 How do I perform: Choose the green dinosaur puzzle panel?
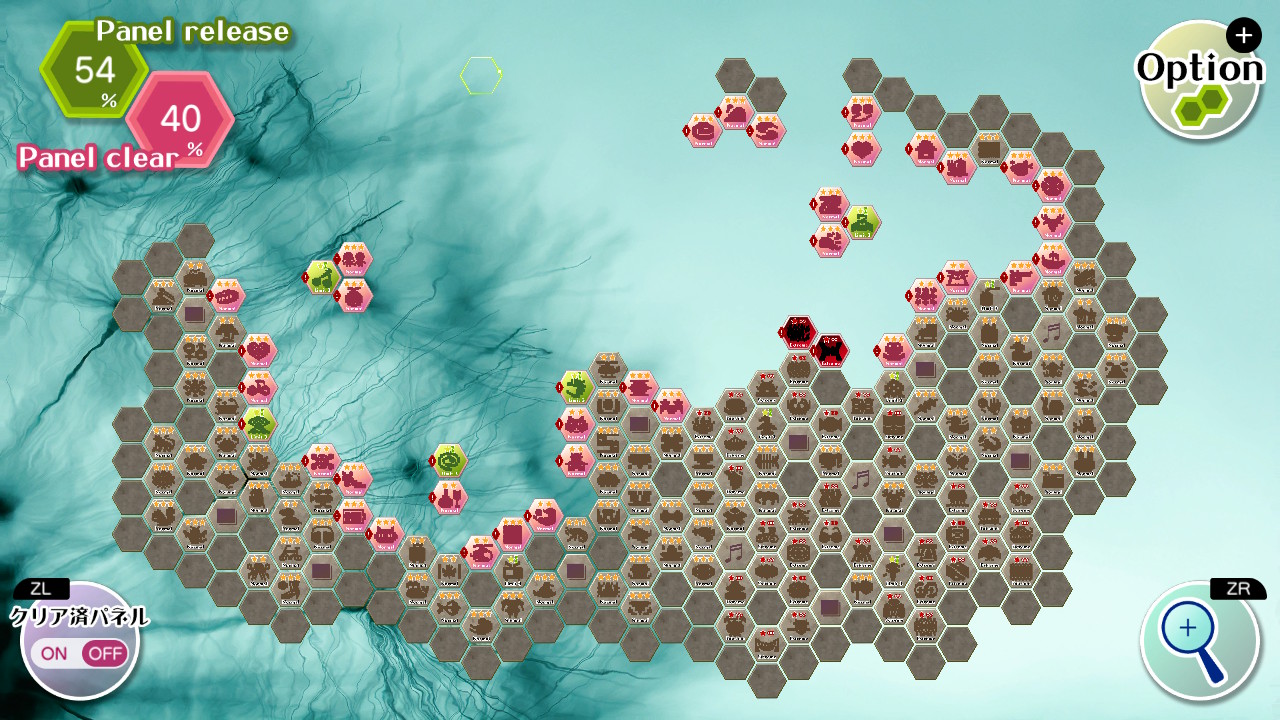click(577, 386)
